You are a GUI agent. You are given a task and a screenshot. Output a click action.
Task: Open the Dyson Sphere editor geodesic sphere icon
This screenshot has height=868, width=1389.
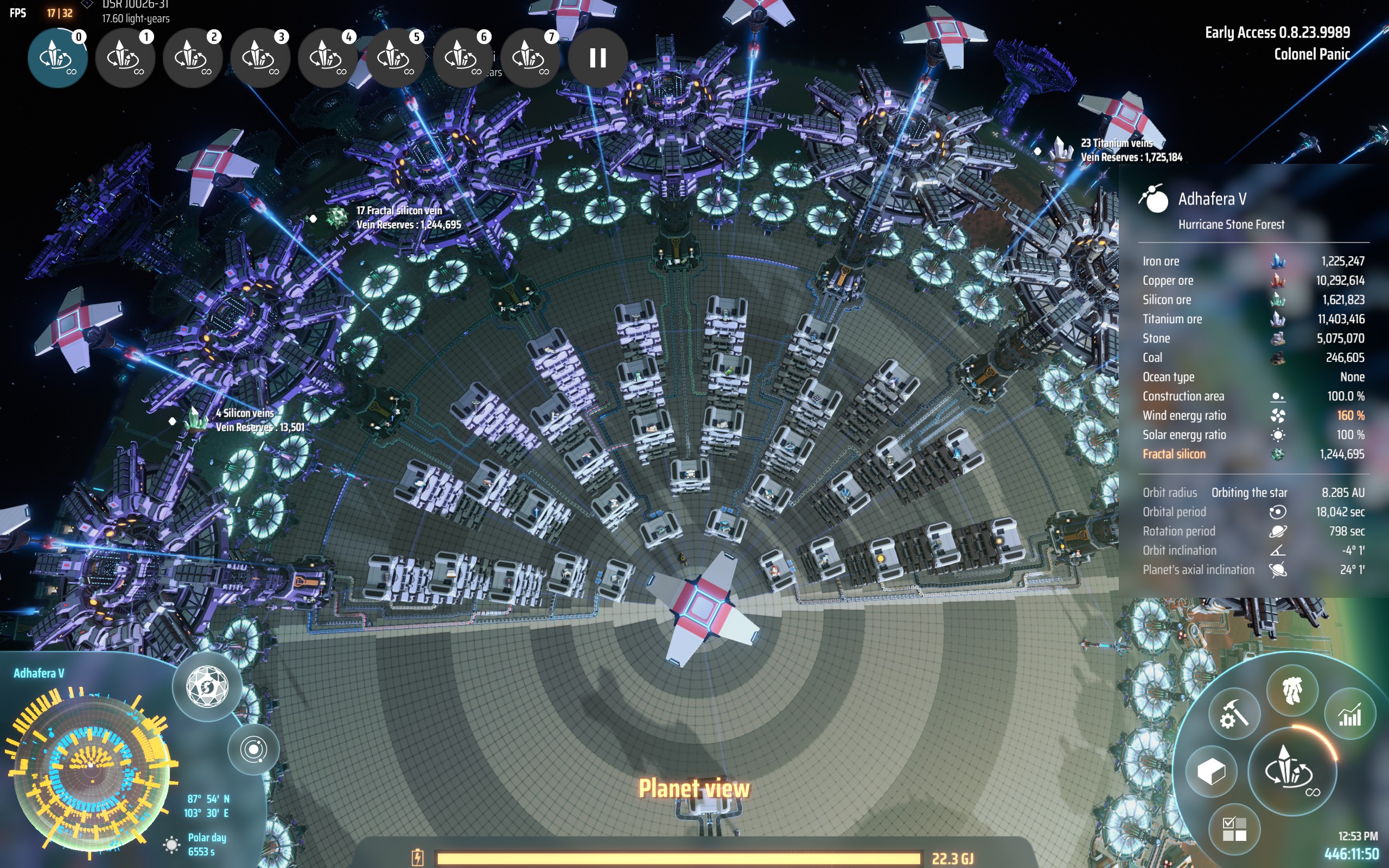[207, 687]
